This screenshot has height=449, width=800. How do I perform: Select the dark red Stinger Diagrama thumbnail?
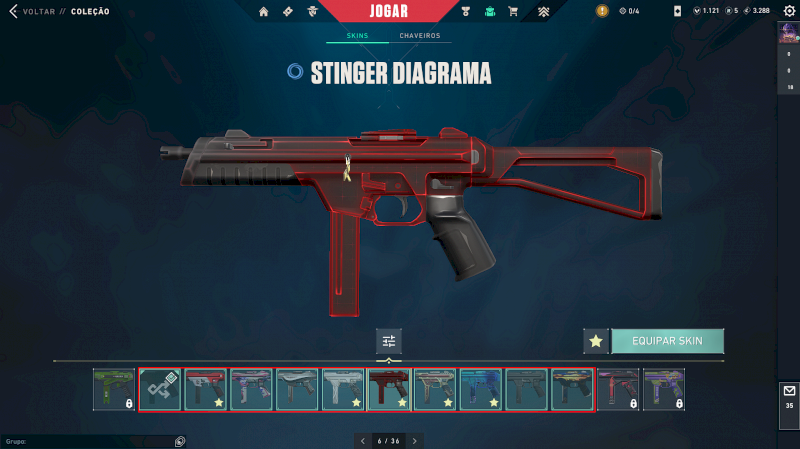click(389, 389)
